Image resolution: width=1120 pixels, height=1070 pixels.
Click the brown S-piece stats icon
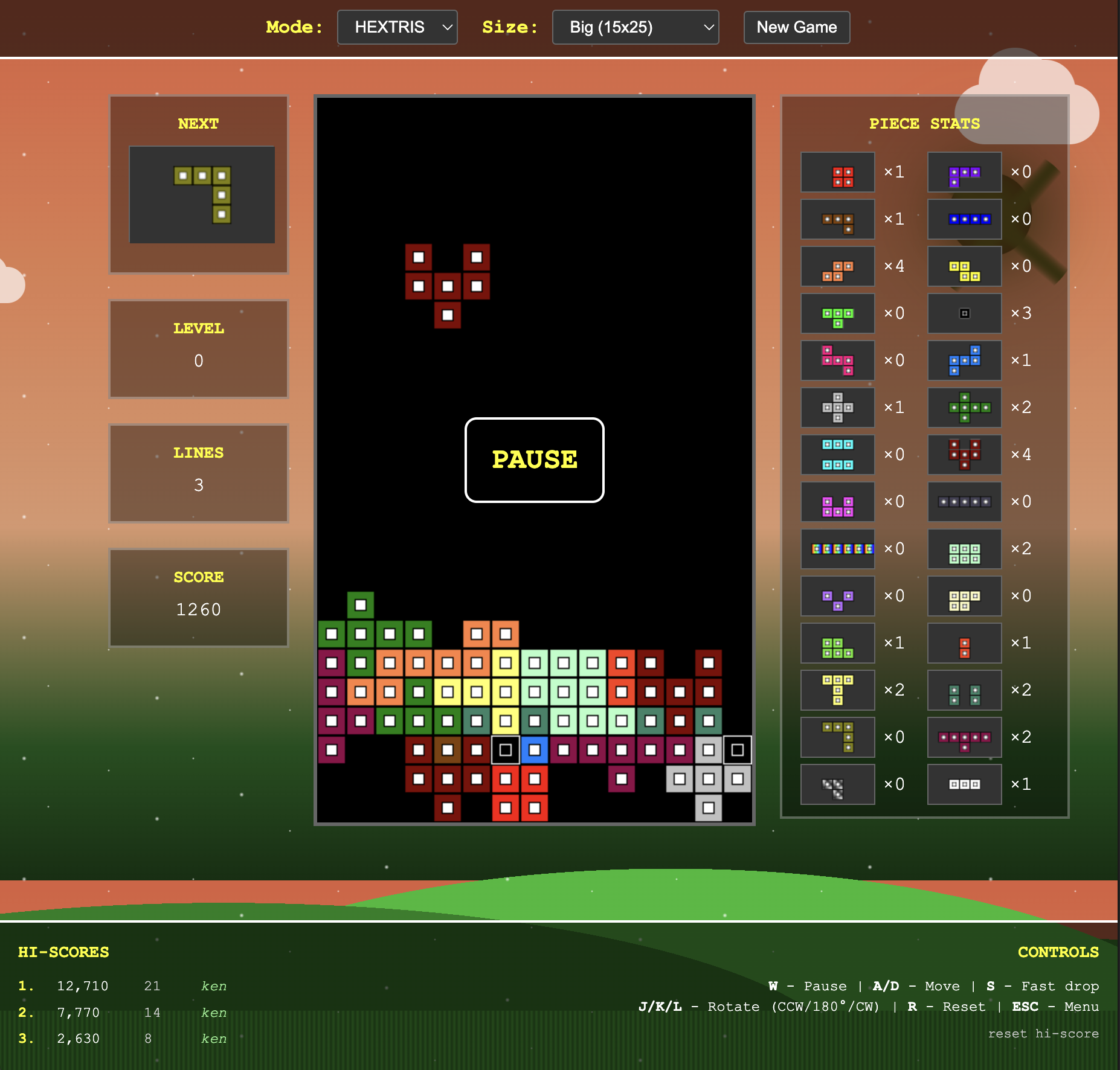pos(838,219)
